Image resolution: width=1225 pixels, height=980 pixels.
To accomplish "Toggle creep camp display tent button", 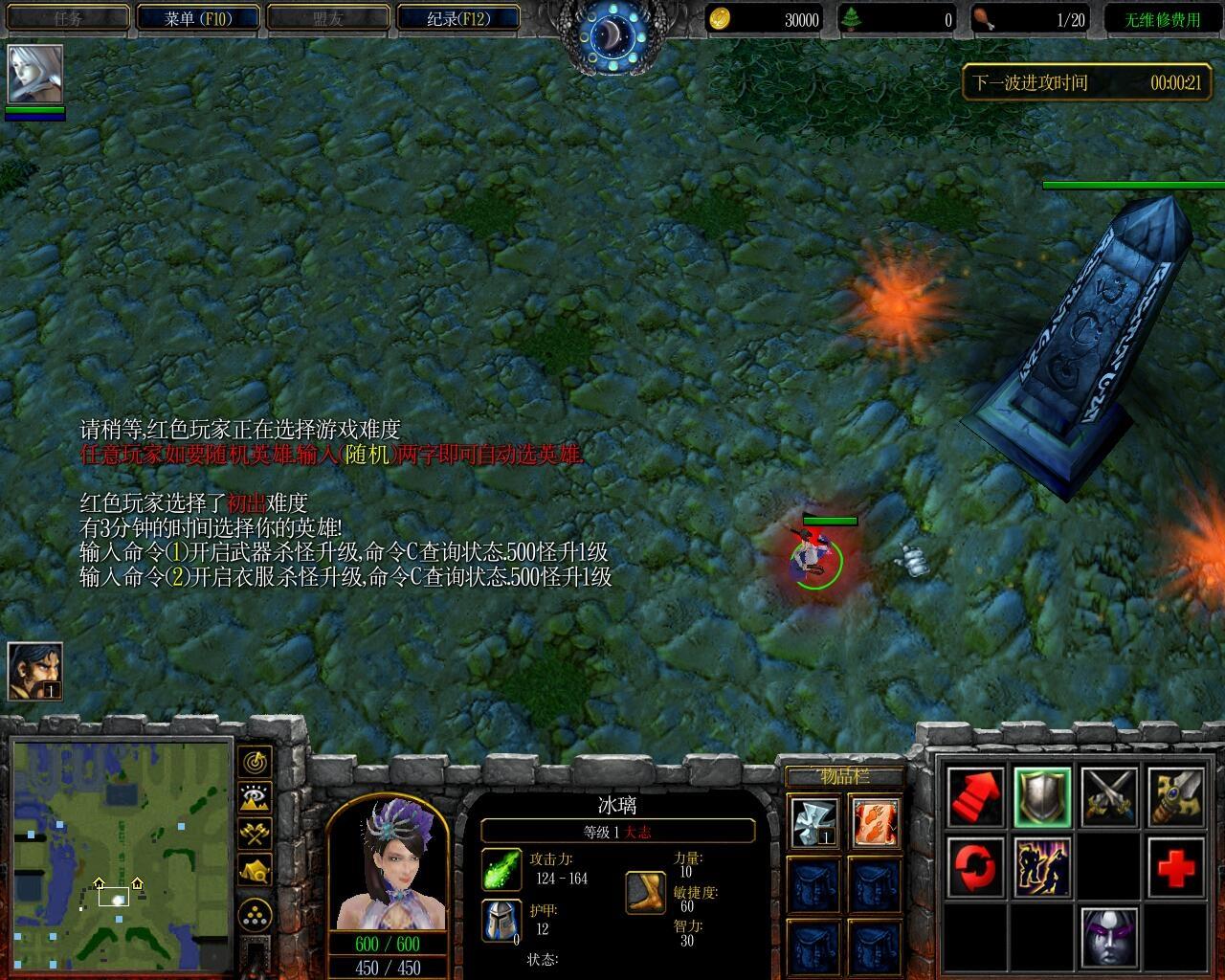I will click(256, 870).
